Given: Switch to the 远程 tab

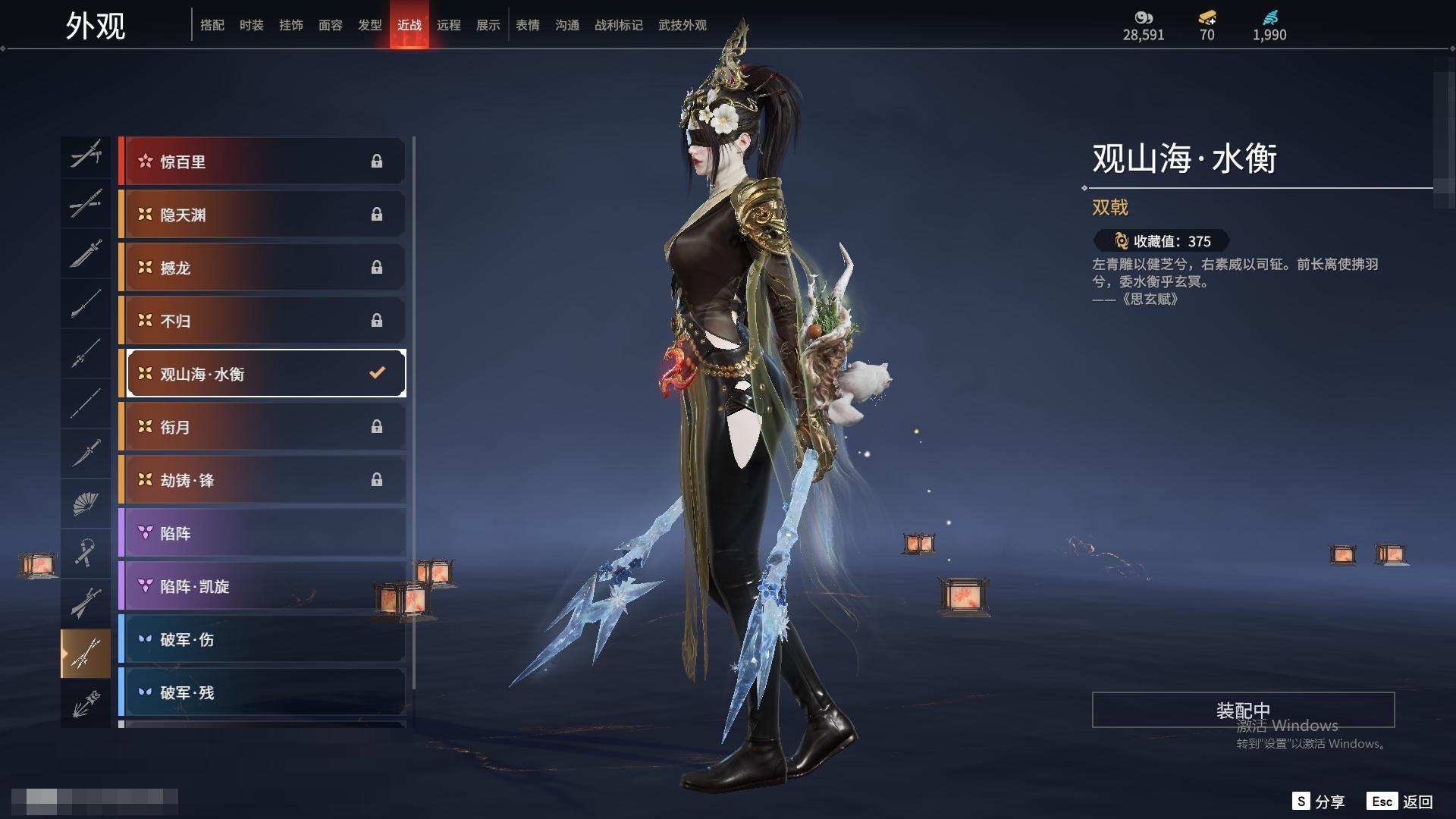Looking at the screenshot, I should [x=449, y=25].
